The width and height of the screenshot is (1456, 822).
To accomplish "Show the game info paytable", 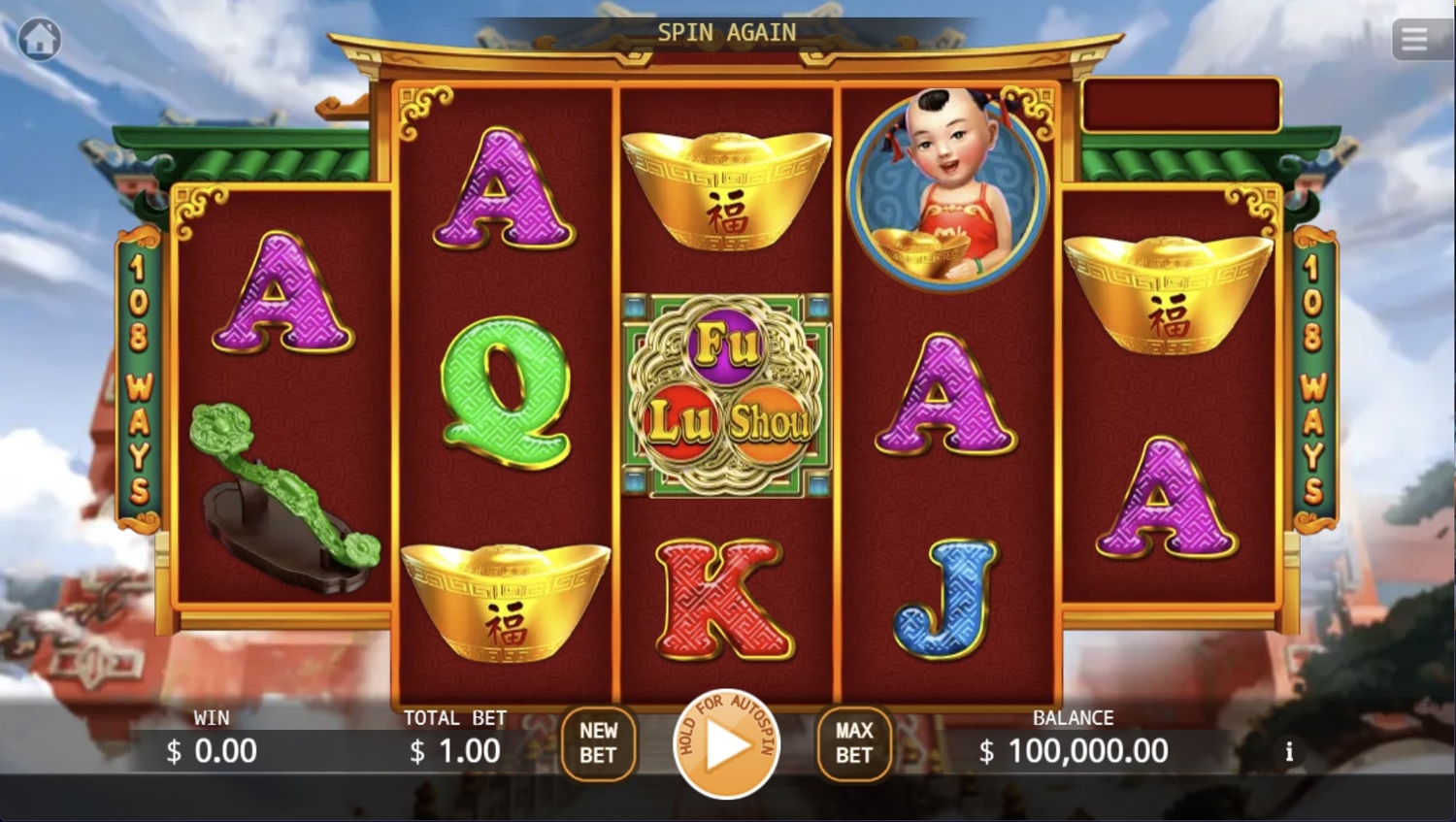I will click(x=1289, y=752).
